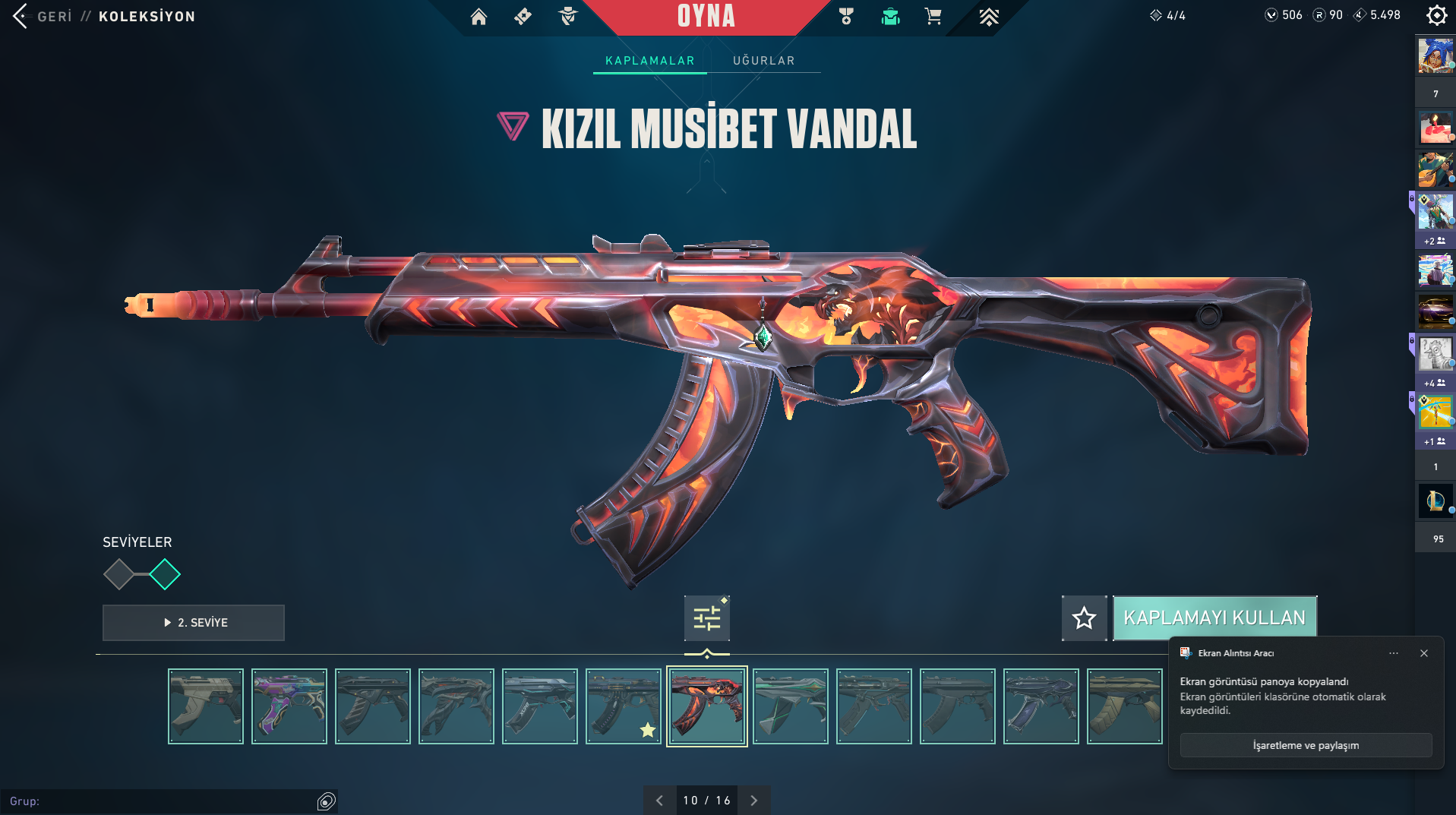Open the store shopping cart icon
The height and width of the screenshot is (815, 1456).
tap(933, 16)
